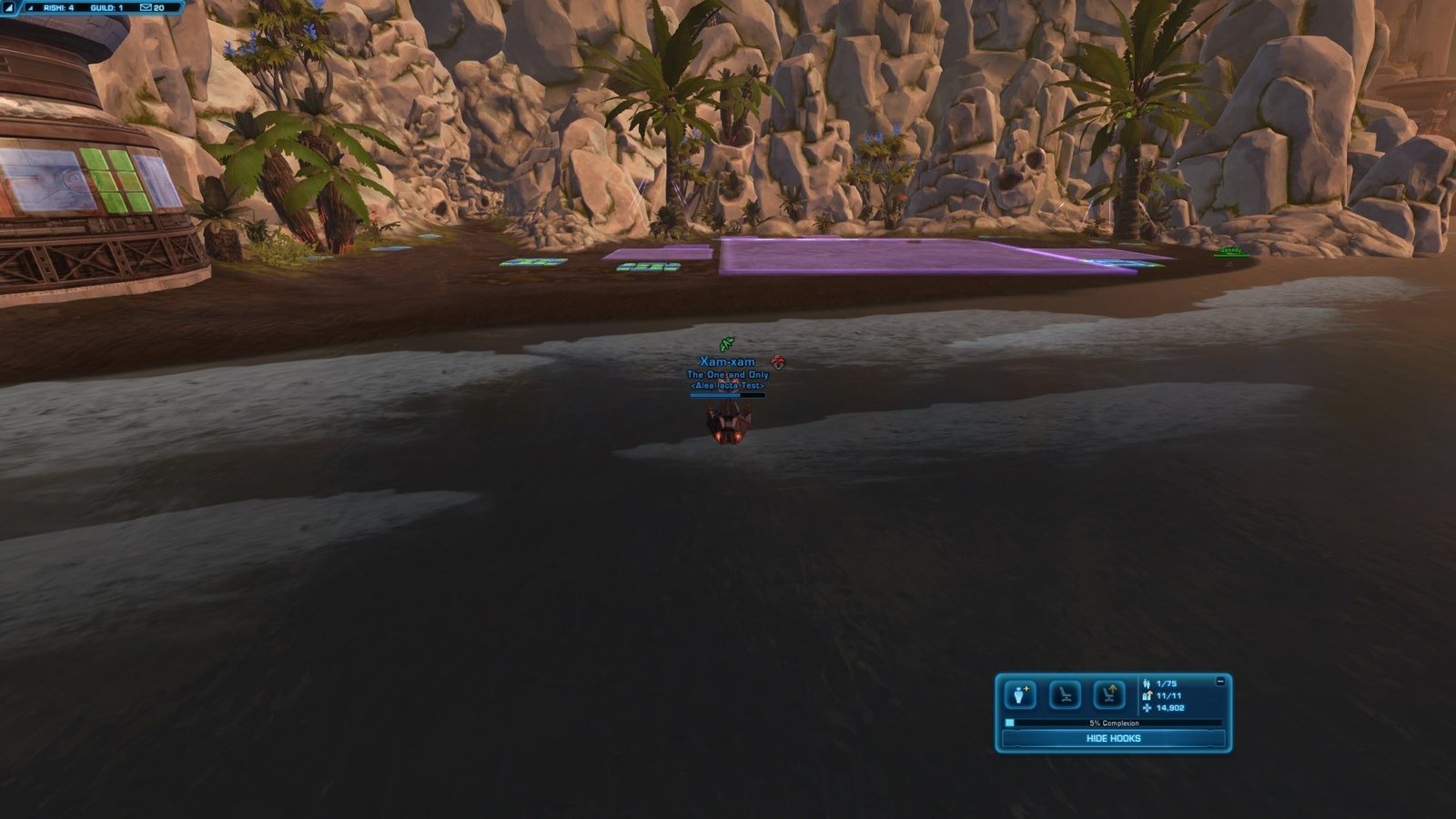1456x819 pixels.
Task: Open the mail envelope indicator
Action: 146,7
